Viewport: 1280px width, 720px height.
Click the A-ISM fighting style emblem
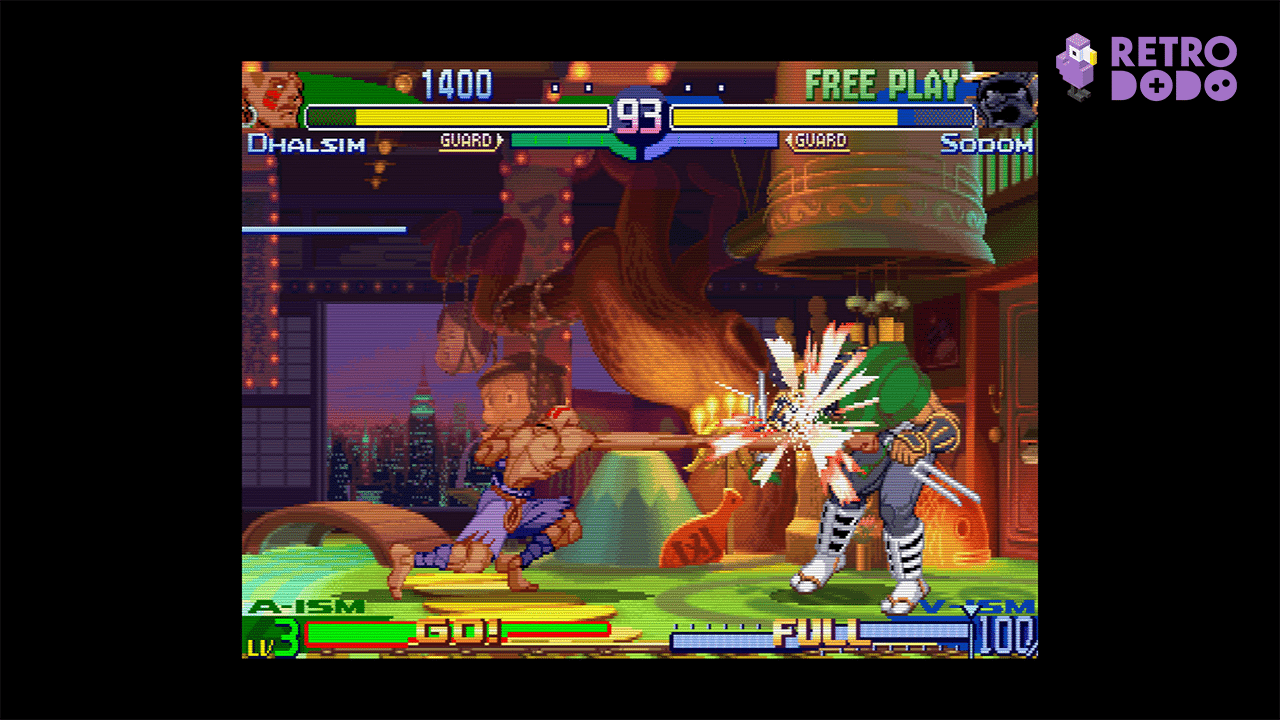309,605
